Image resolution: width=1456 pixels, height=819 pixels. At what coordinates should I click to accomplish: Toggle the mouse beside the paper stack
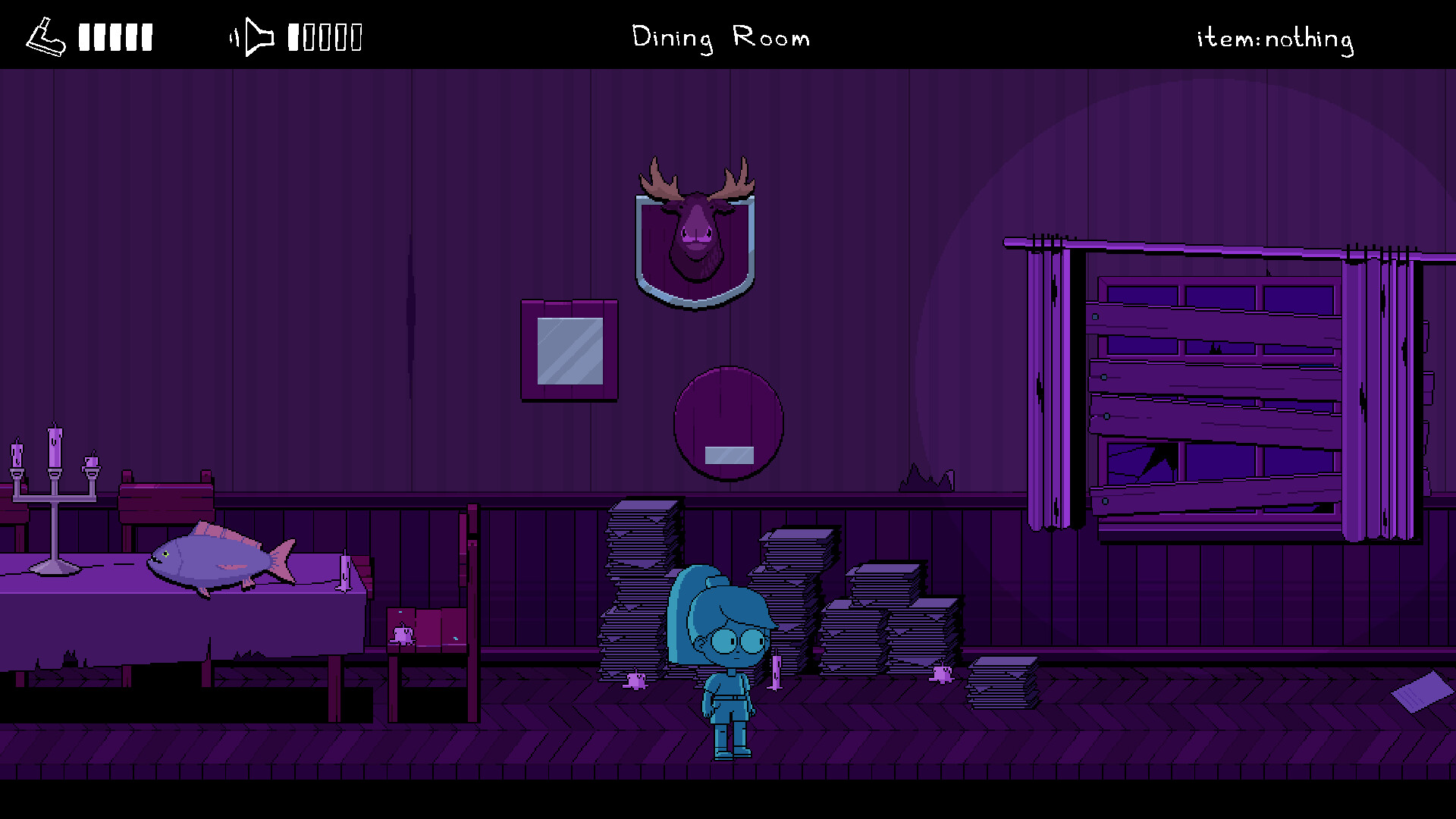pos(635,680)
